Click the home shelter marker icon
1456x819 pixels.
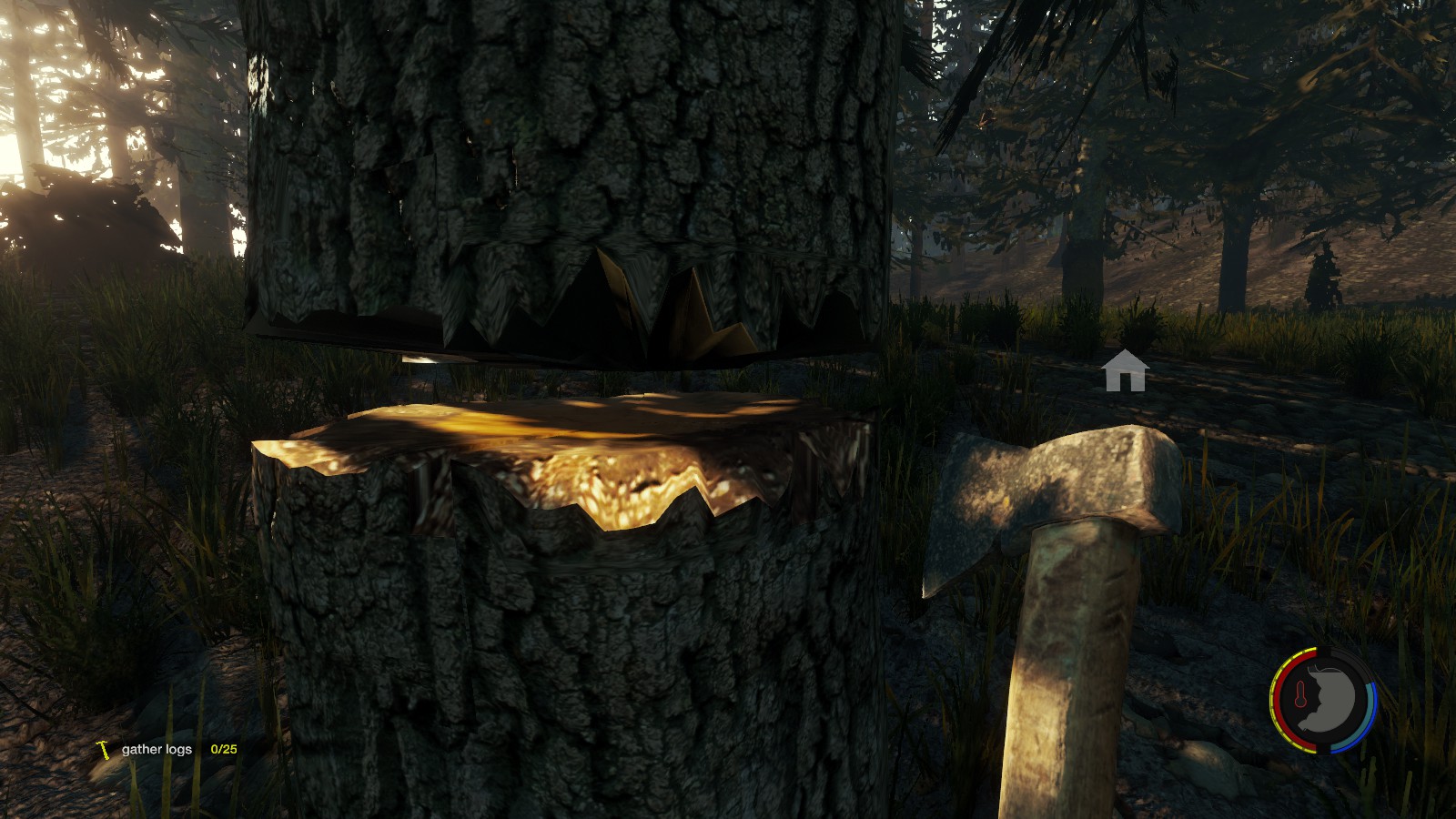1125,371
